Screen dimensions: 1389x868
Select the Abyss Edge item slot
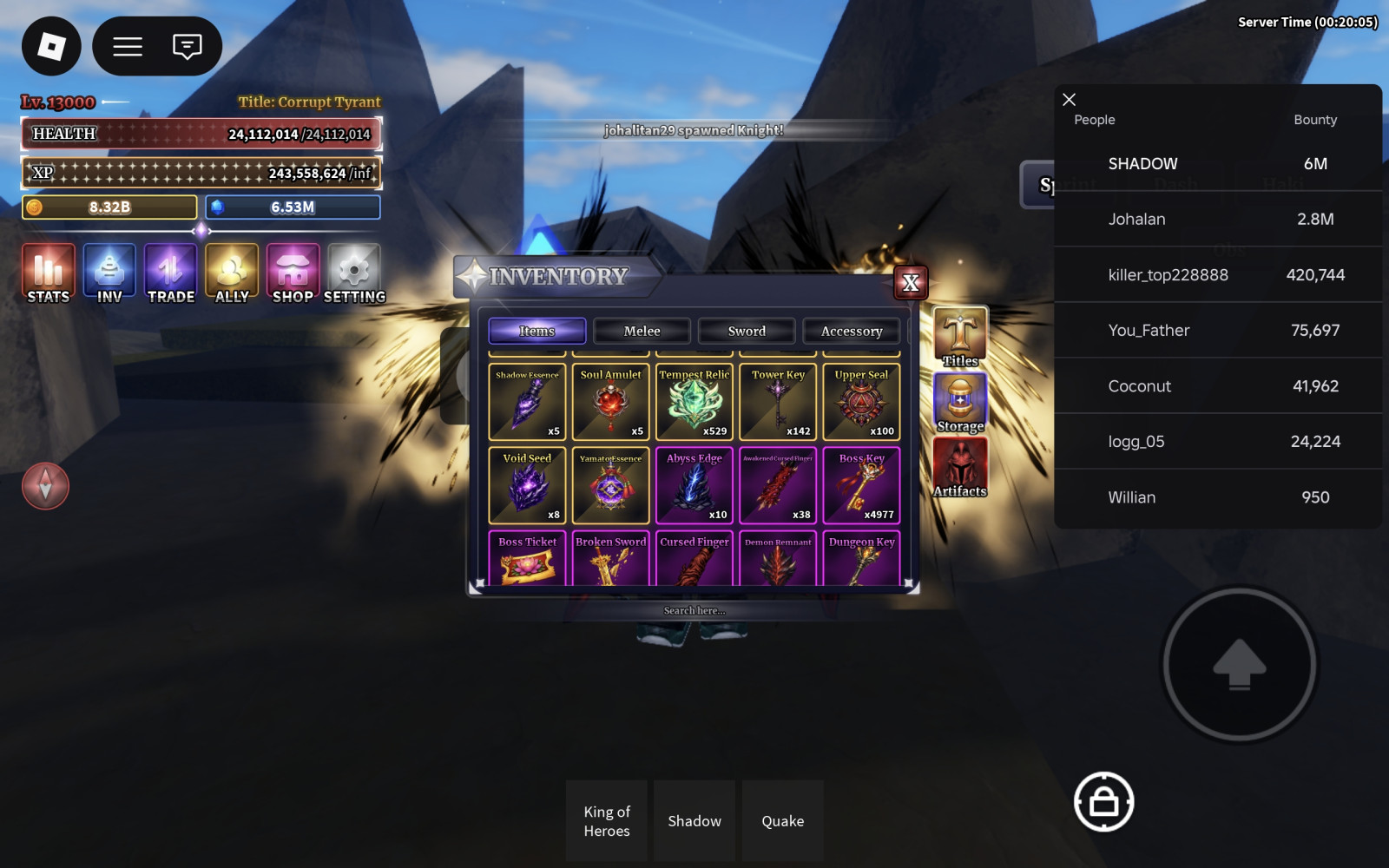(694, 485)
